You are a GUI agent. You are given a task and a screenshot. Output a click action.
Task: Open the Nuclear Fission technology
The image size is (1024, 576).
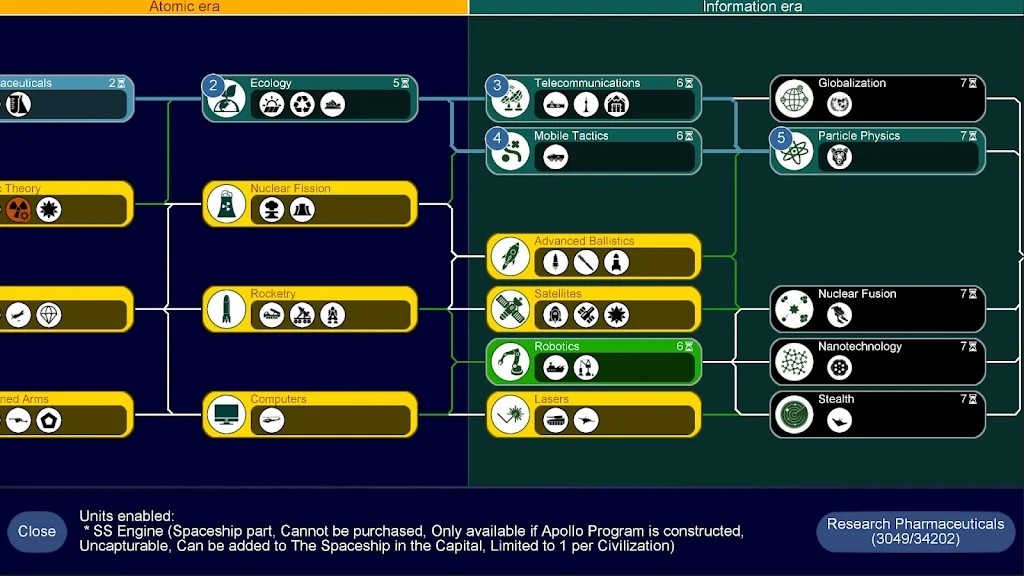(310, 204)
